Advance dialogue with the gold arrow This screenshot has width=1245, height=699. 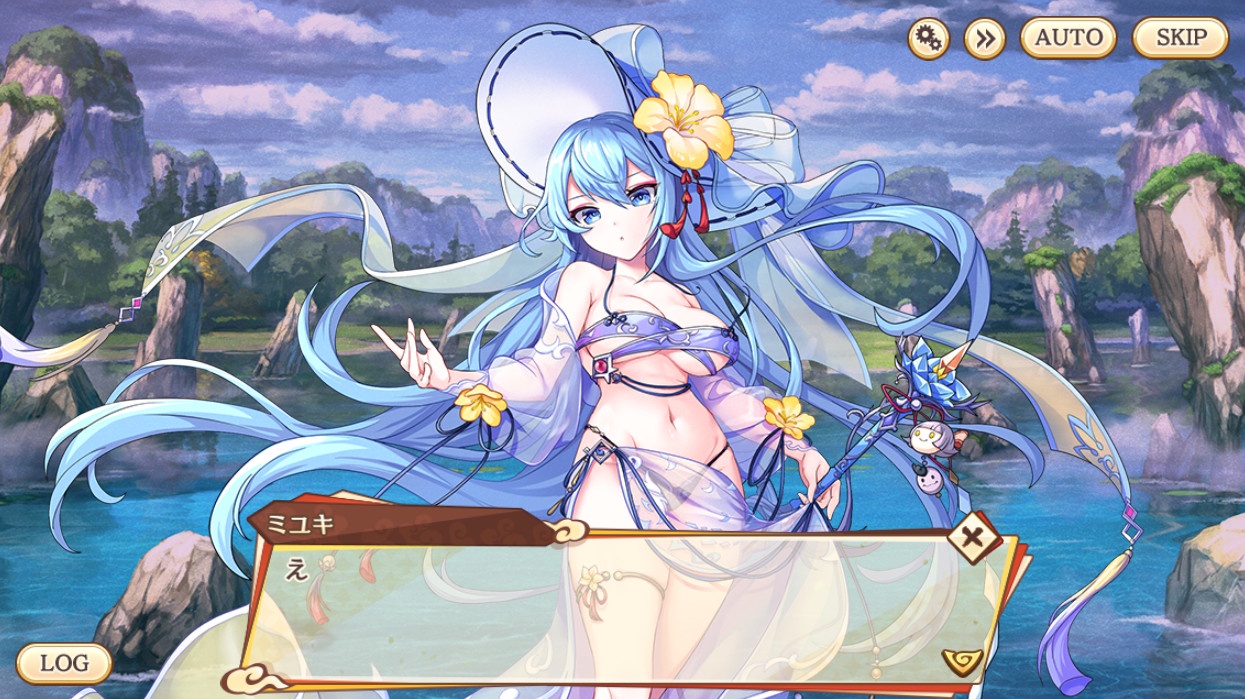tap(962, 659)
